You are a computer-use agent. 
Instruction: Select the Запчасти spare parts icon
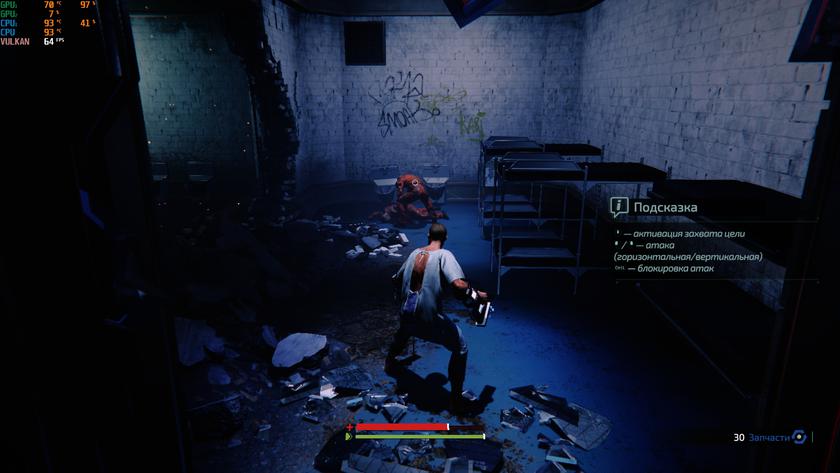click(798, 437)
